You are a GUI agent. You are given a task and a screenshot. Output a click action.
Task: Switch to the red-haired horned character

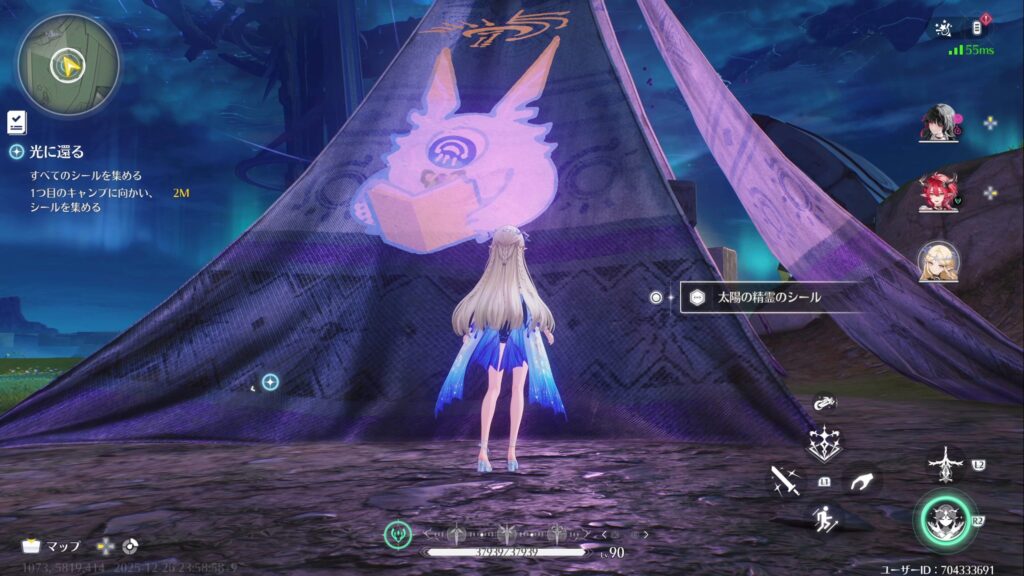coord(938,193)
